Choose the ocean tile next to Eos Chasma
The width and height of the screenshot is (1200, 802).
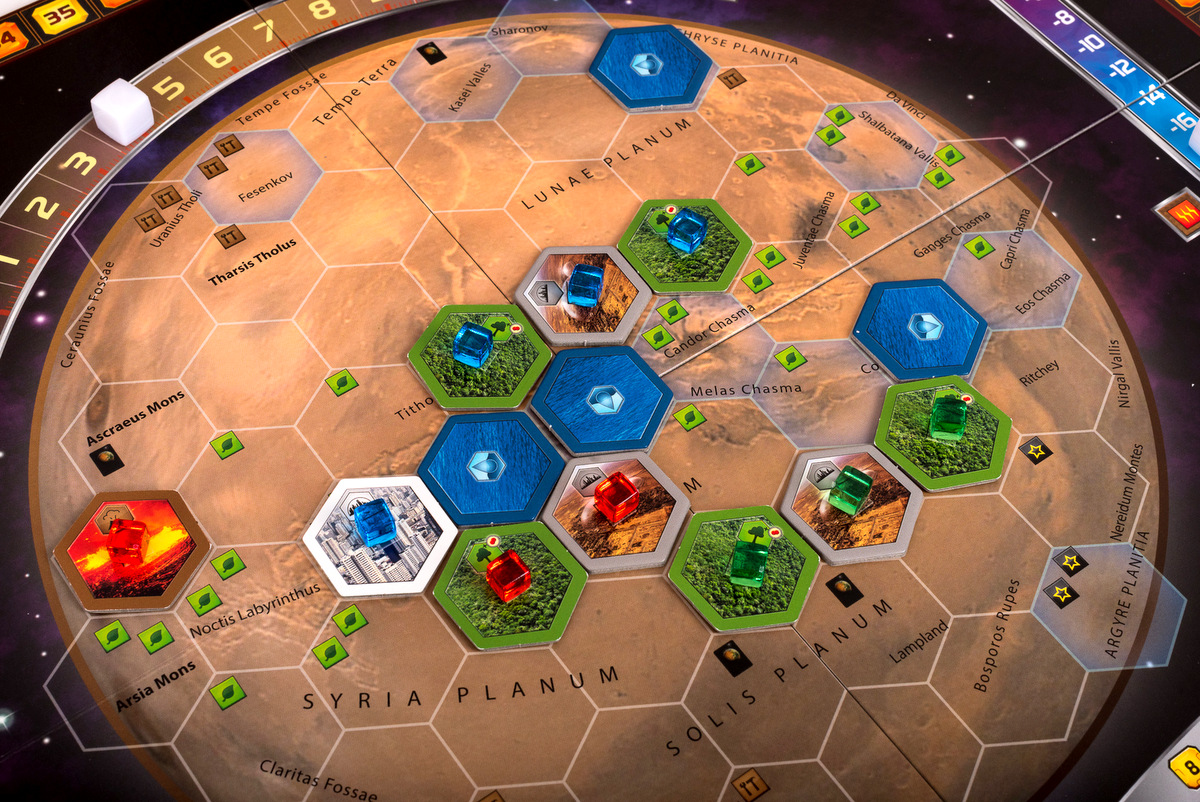(921, 329)
